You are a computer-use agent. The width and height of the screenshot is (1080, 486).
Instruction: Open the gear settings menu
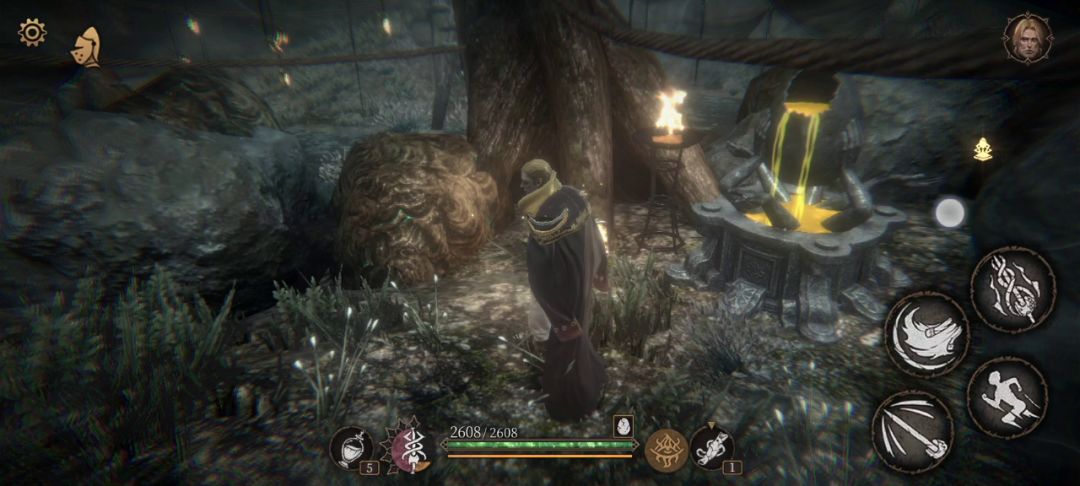(32, 33)
